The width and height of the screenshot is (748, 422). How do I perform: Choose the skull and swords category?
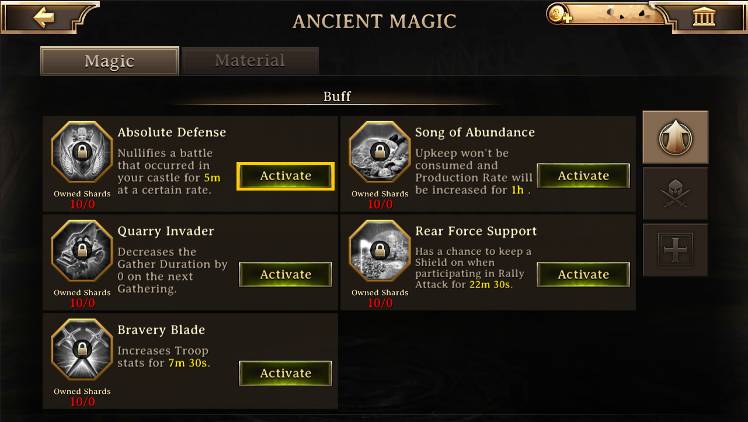coord(675,193)
